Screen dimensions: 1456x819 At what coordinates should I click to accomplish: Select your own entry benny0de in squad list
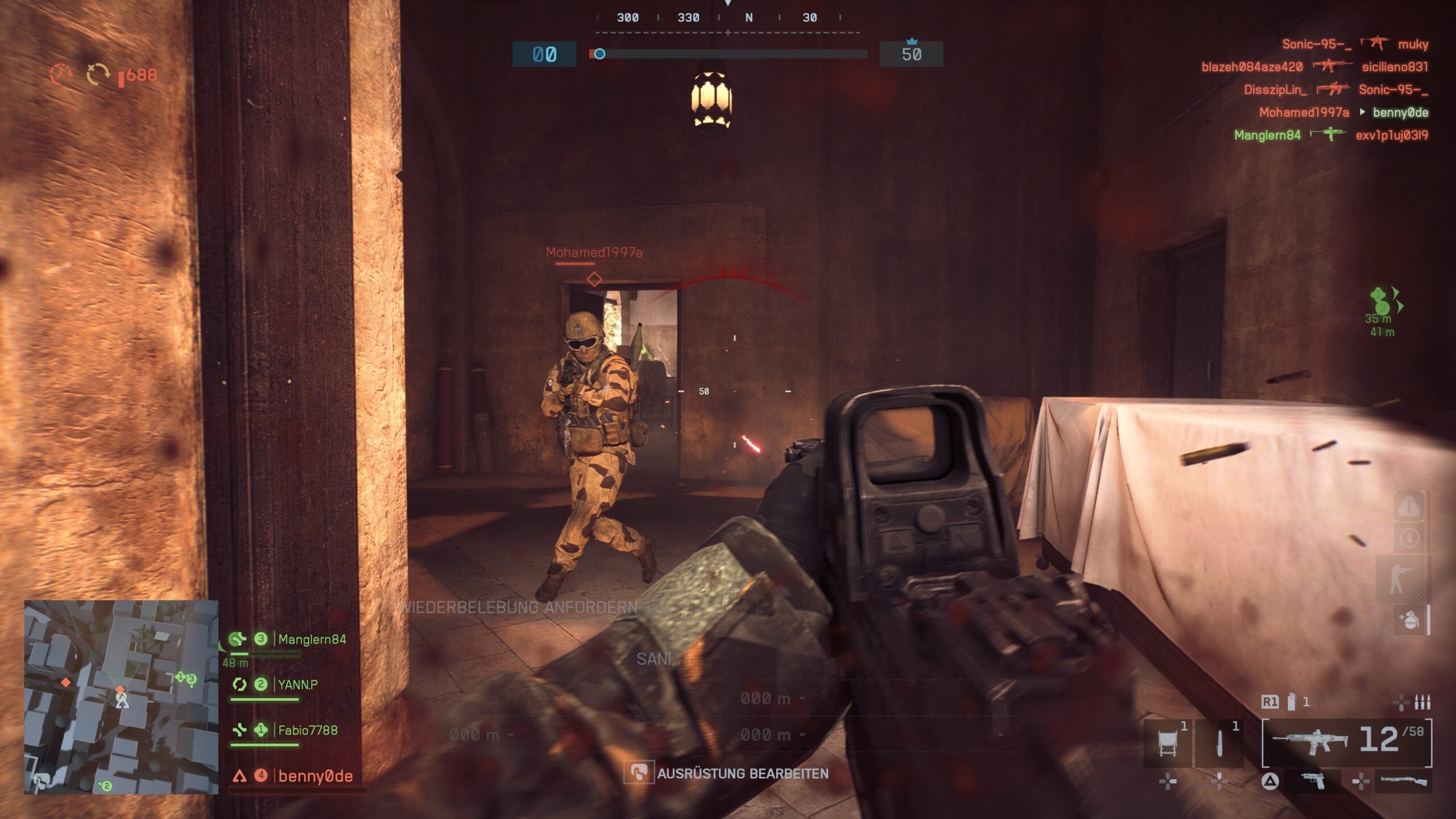pos(315,776)
